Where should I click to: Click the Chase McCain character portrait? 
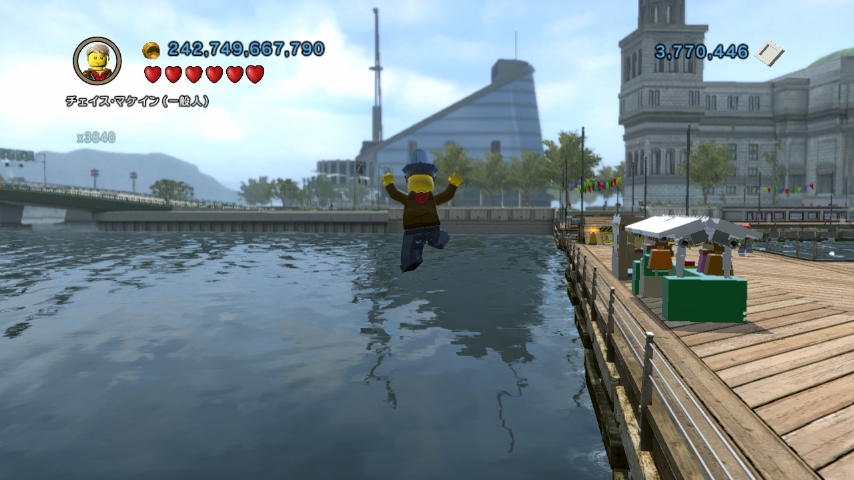click(x=97, y=61)
